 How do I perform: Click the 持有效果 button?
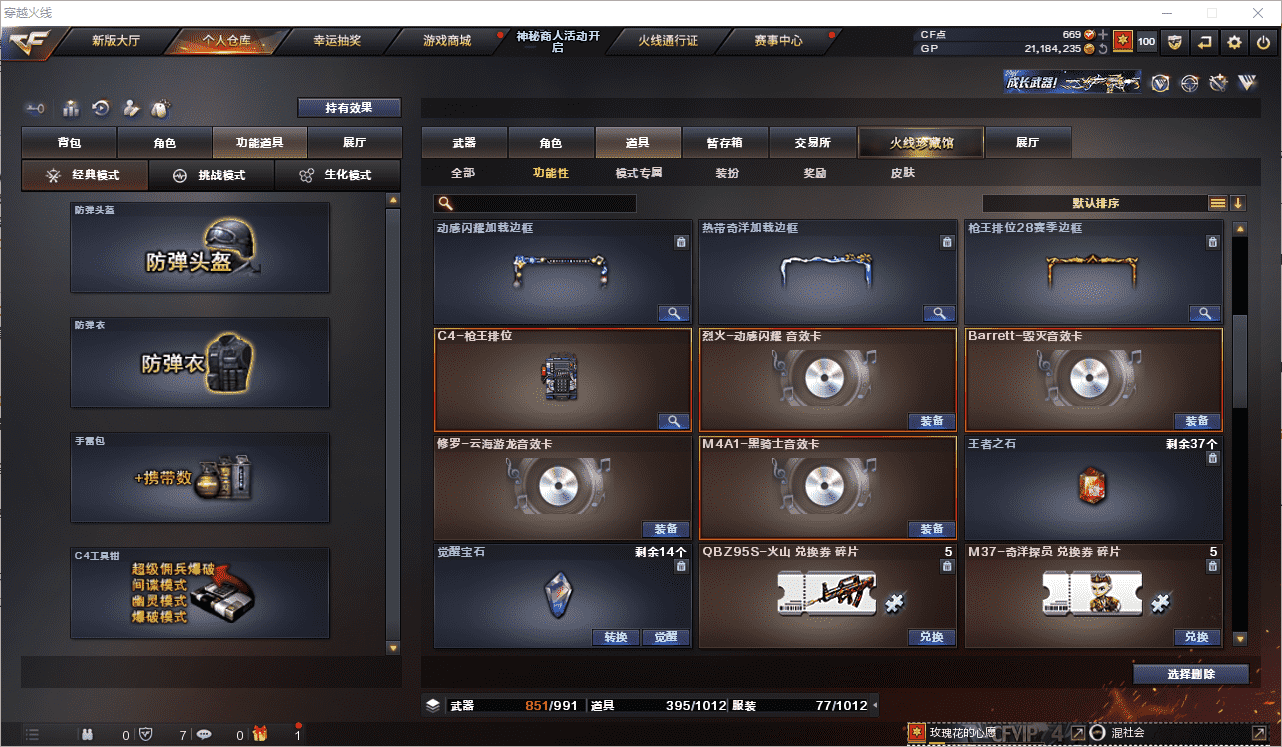(348, 108)
